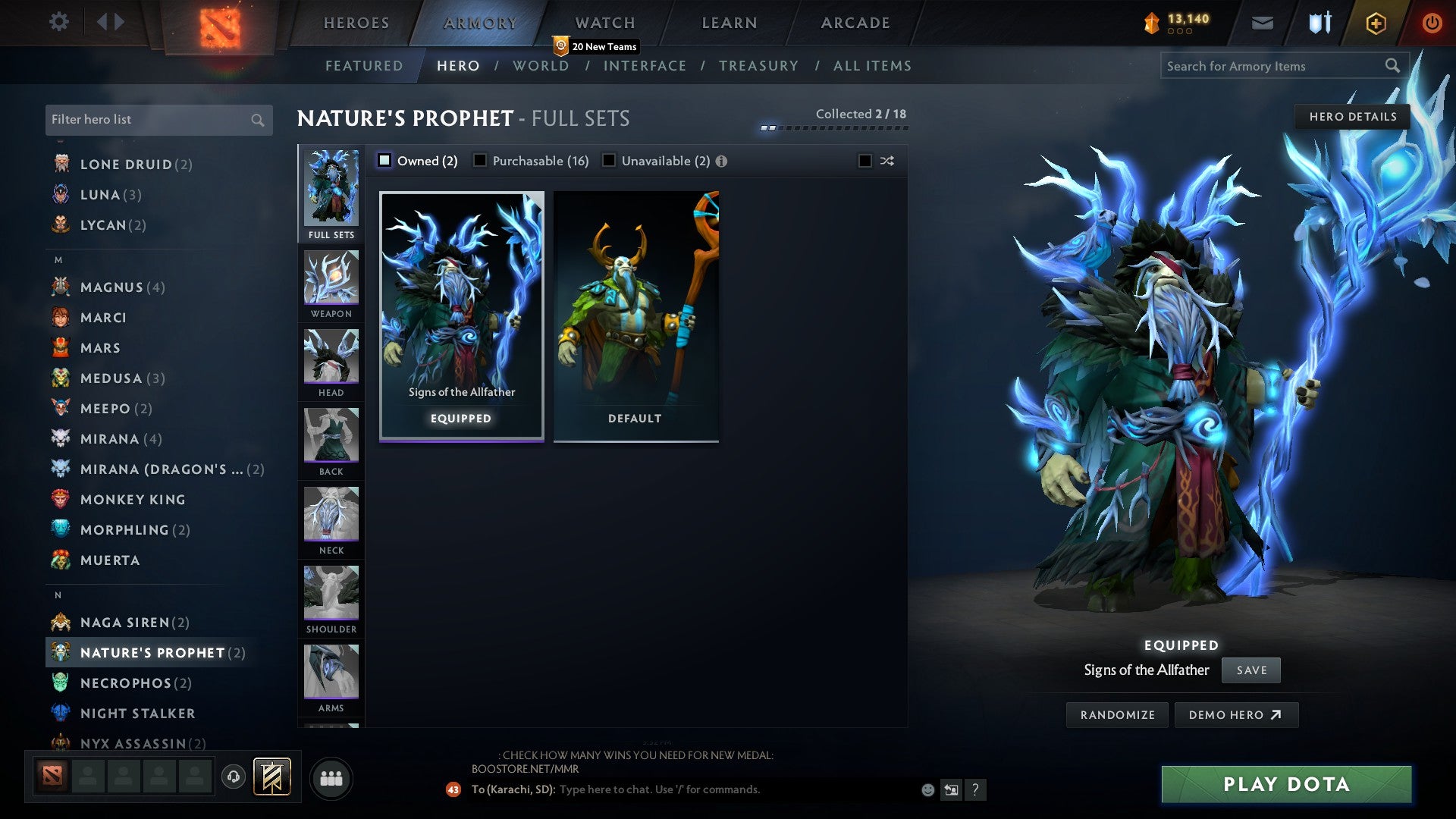This screenshot has width=1456, height=819.
Task: Switch to the Treasury tab
Action: [x=758, y=66]
